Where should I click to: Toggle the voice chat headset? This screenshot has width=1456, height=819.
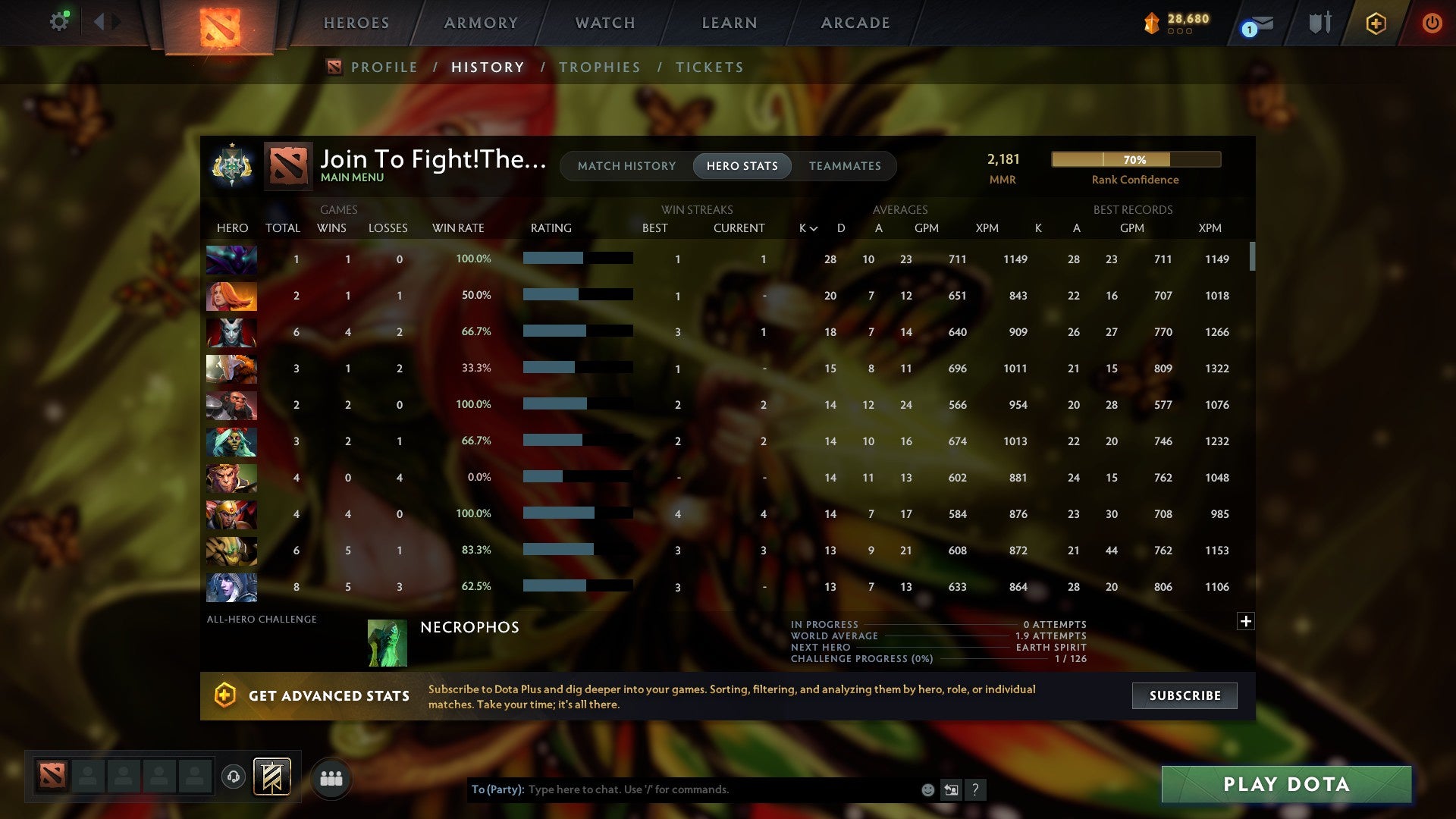[234, 777]
